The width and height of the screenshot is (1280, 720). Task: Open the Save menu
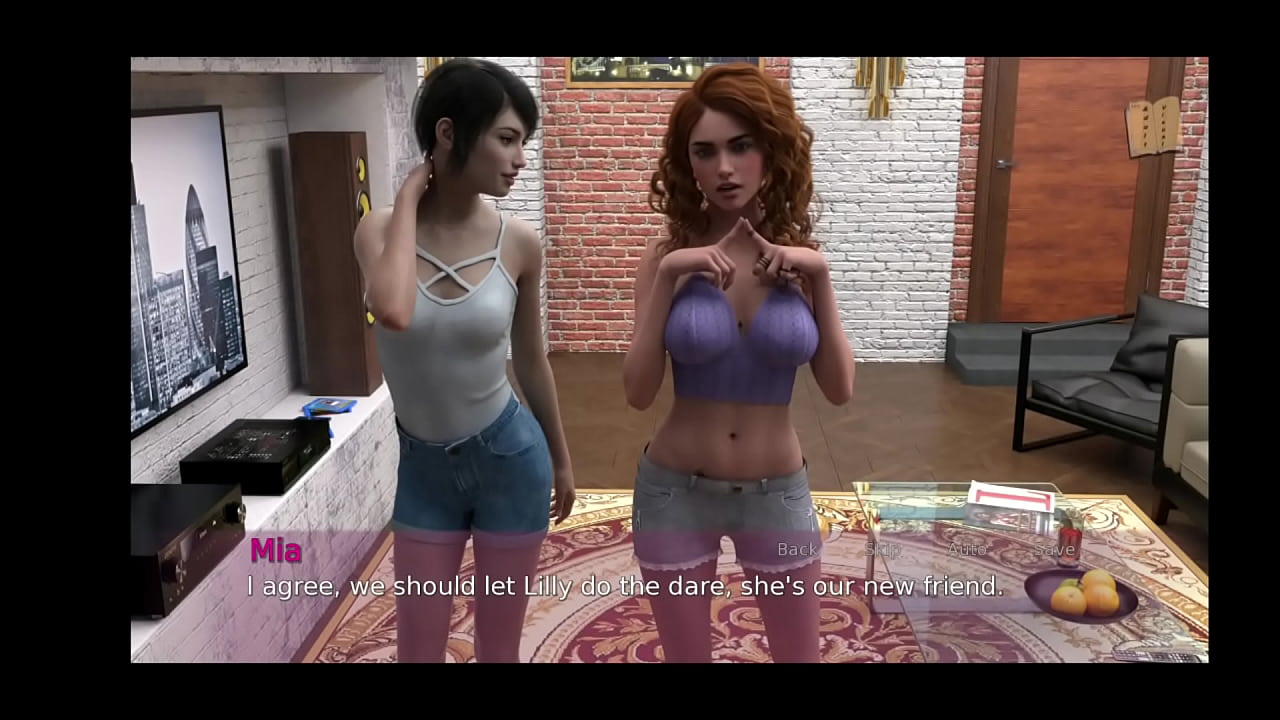[1054, 549]
